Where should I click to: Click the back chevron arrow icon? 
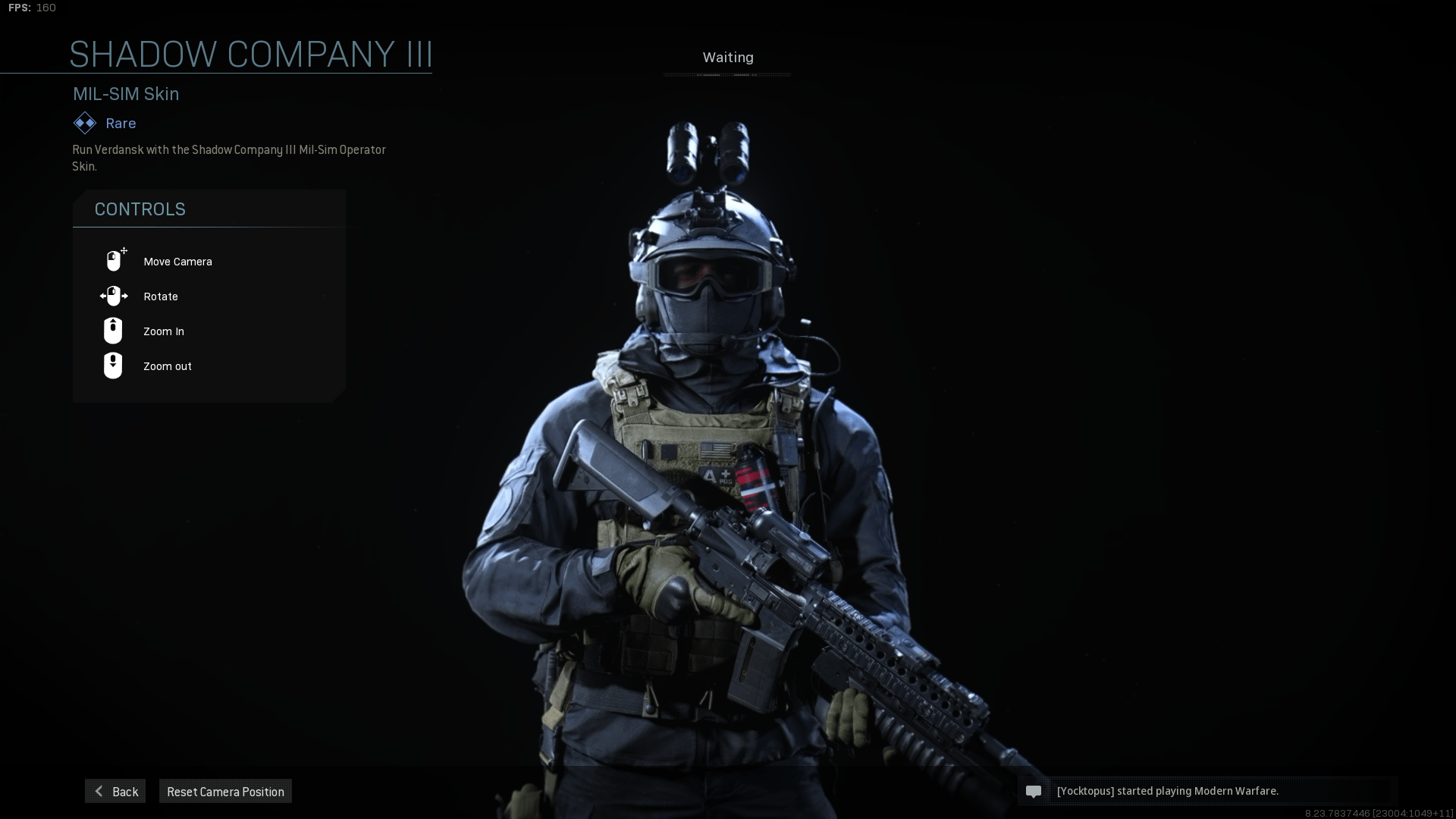click(x=99, y=791)
